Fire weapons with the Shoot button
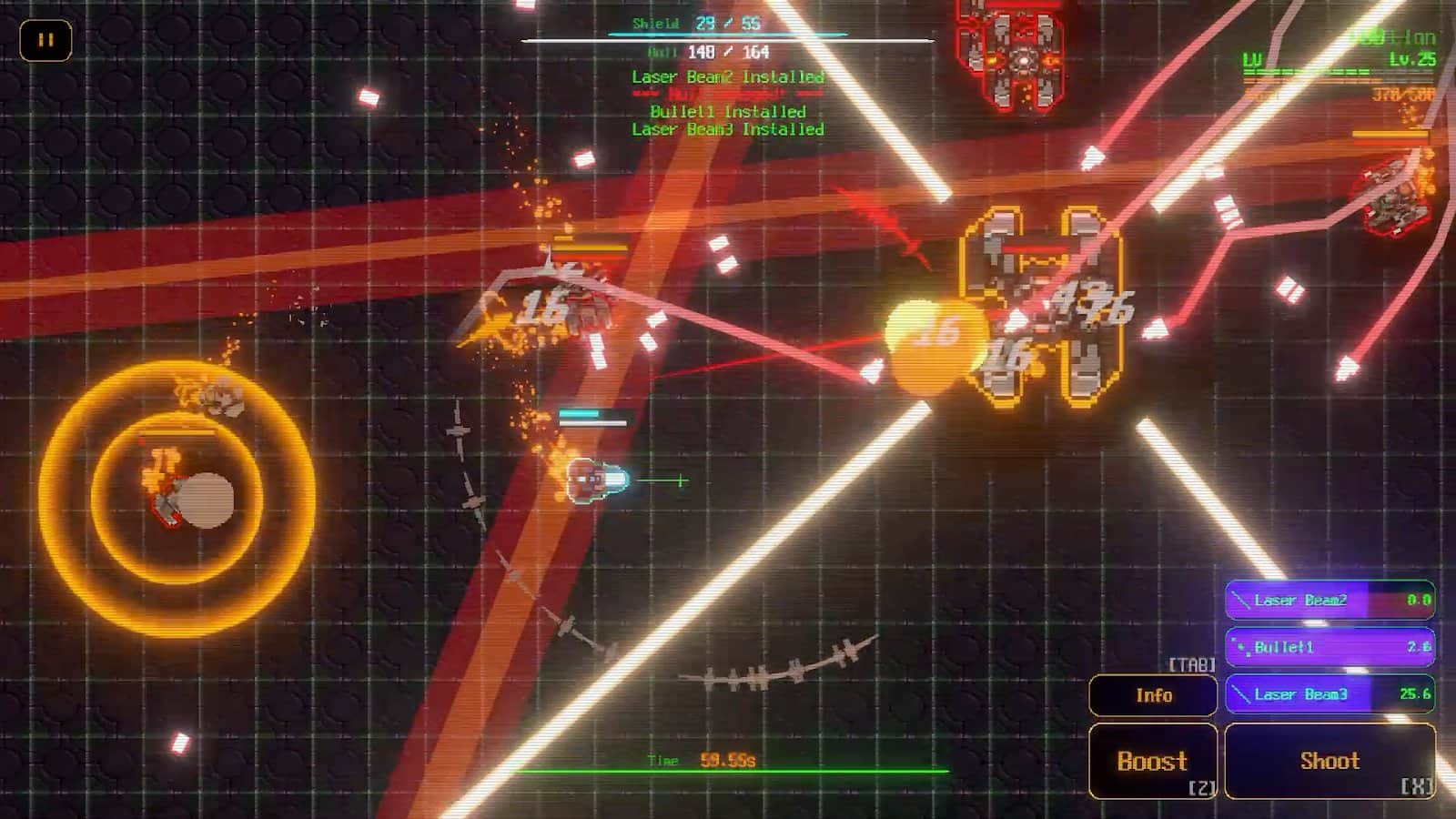 tap(1330, 761)
